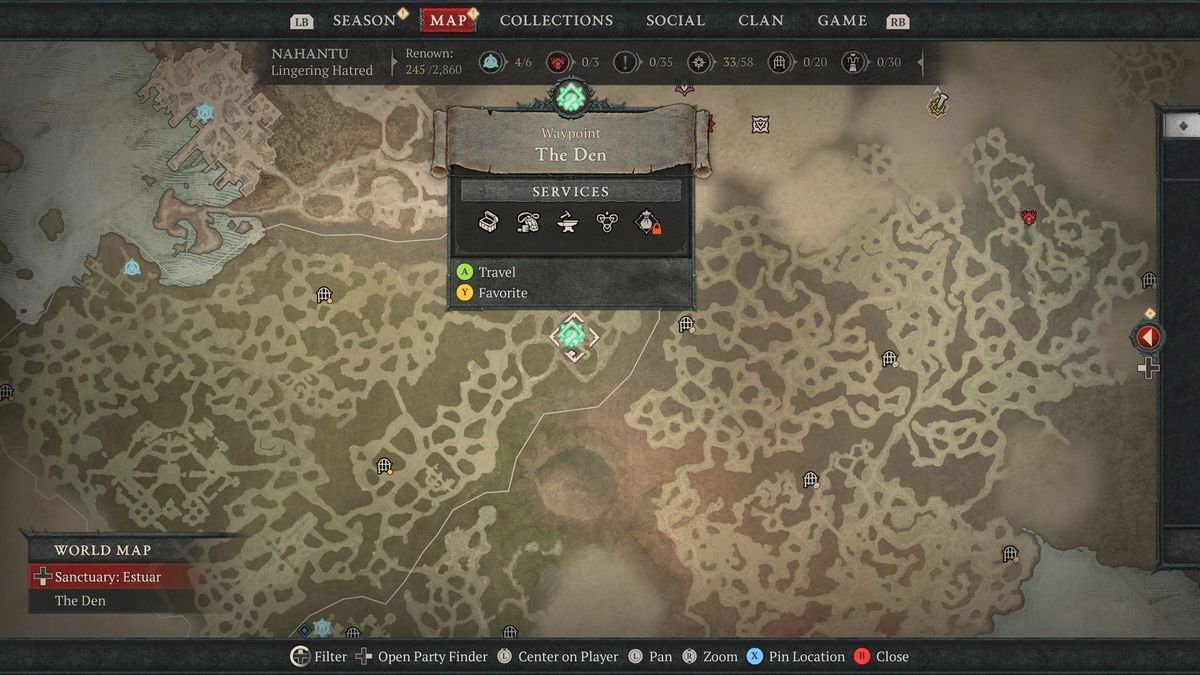Select the blacksmith anvil service icon
1200x675 pixels.
(567, 222)
